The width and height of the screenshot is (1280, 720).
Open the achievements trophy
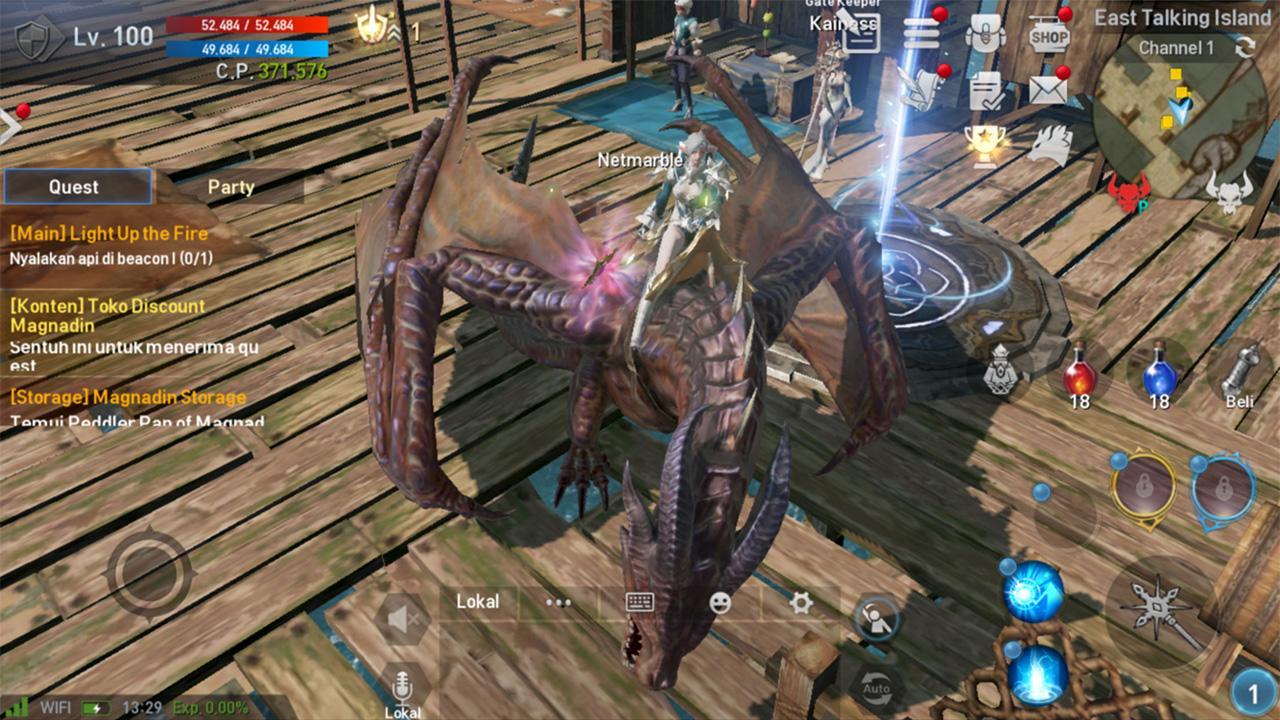[x=984, y=146]
